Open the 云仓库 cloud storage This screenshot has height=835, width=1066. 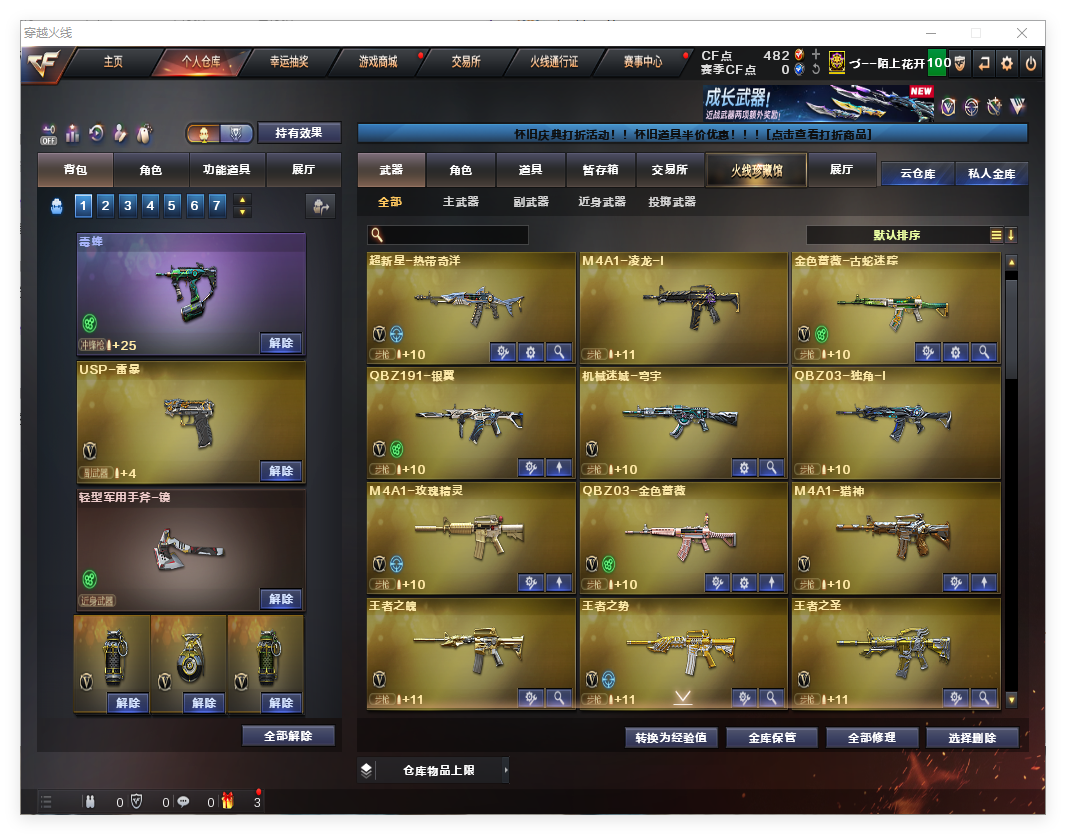coord(917,173)
